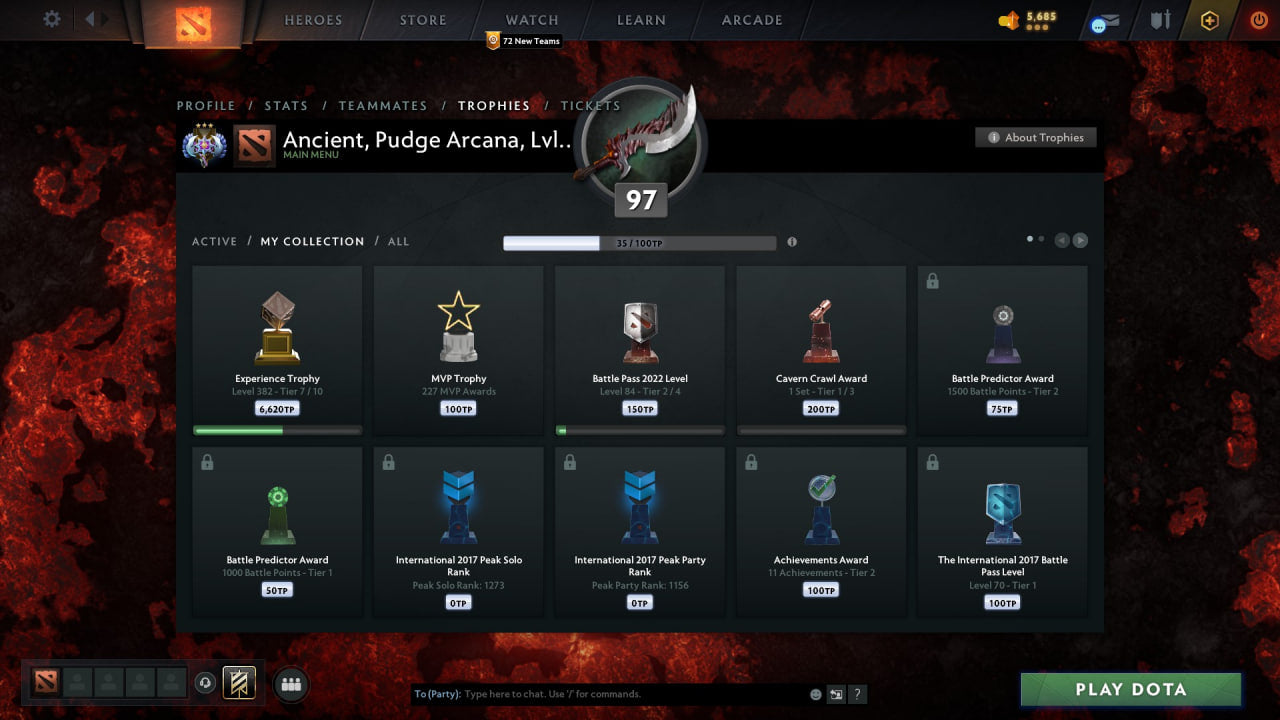The width and height of the screenshot is (1280, 720).
Task: Open the WATCH menu in the top bar
Action: click(x=531, y=19)
